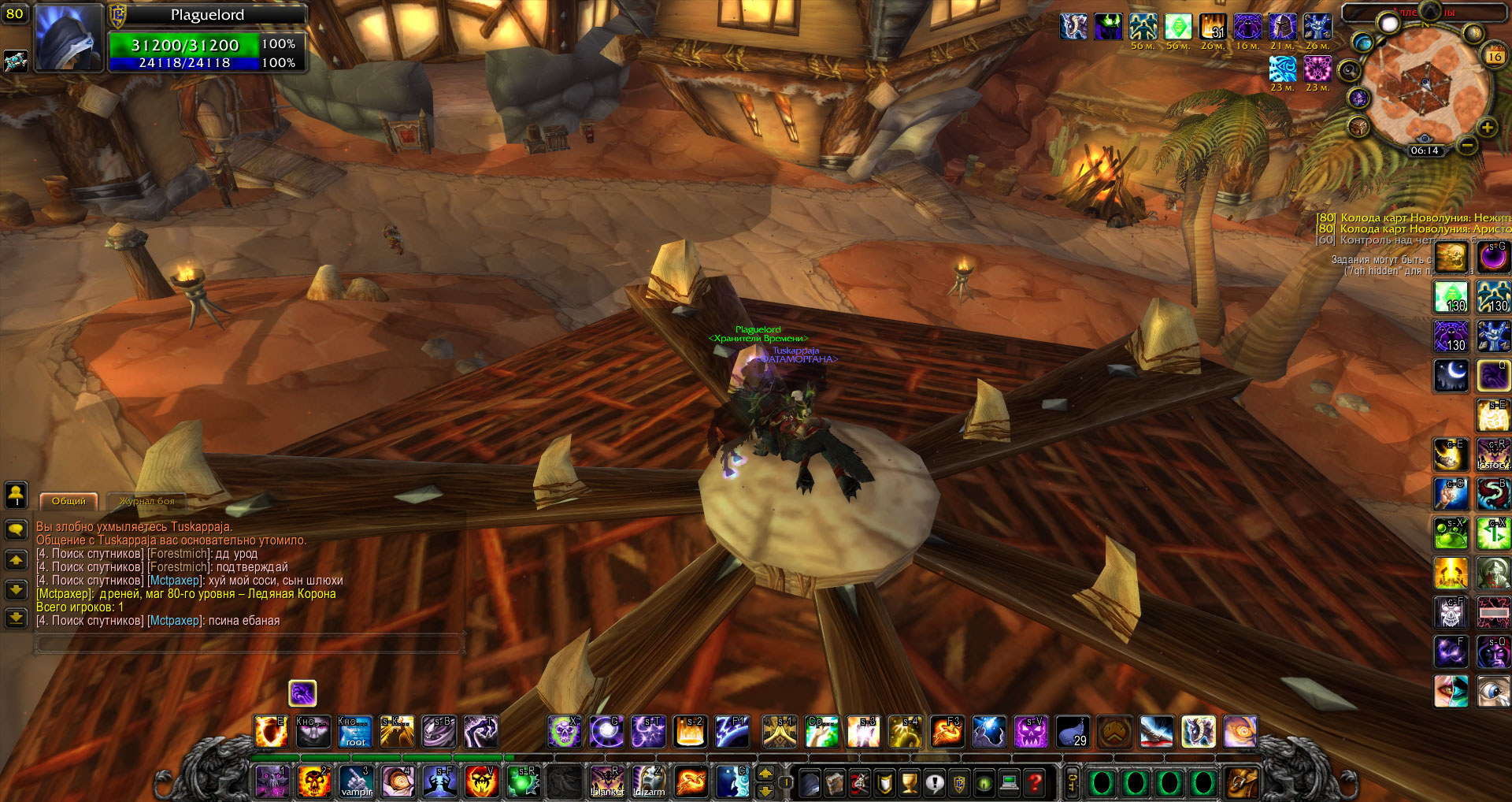Select the Общий chat tab
The width and height of the screenshot is (1512, 802).
click(69, 501)
